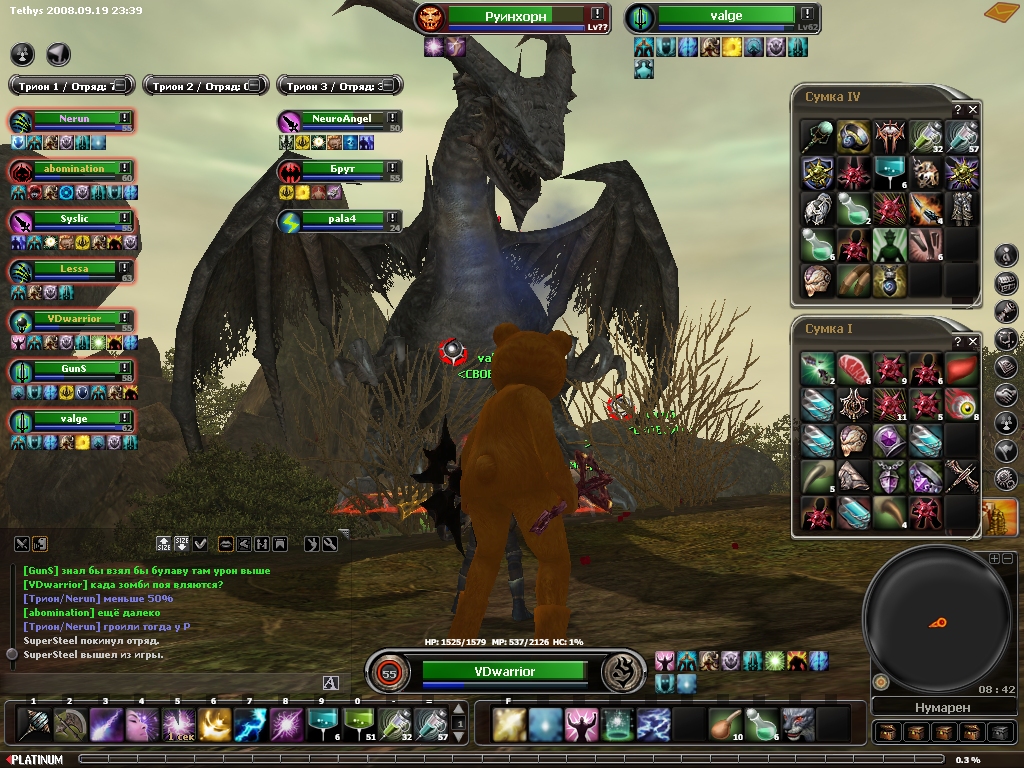Trigger the golden swirl ability in slot 6
The image size is (1024, 768).
[213, 724]
